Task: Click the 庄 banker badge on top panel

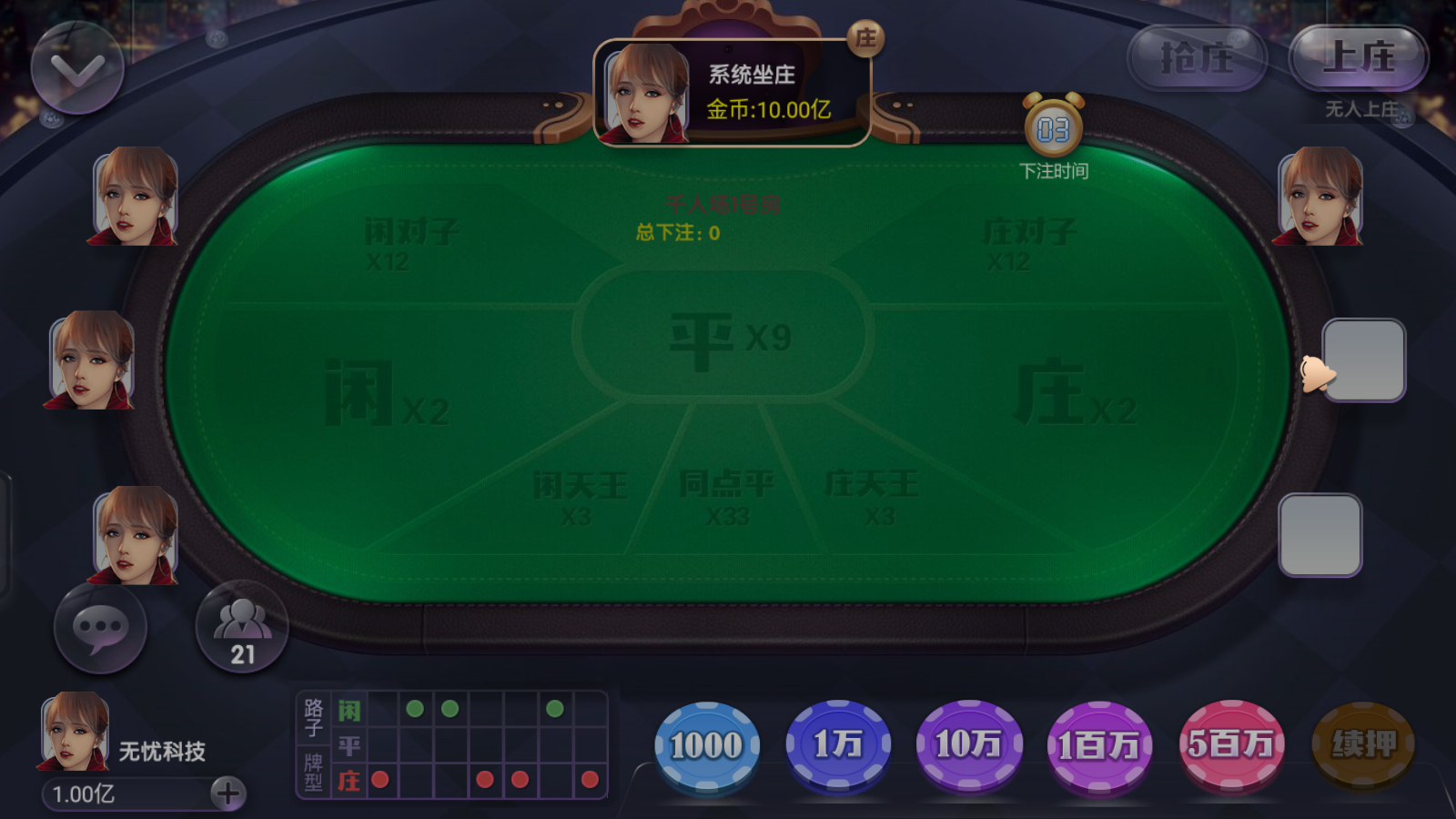Action: 865,39
